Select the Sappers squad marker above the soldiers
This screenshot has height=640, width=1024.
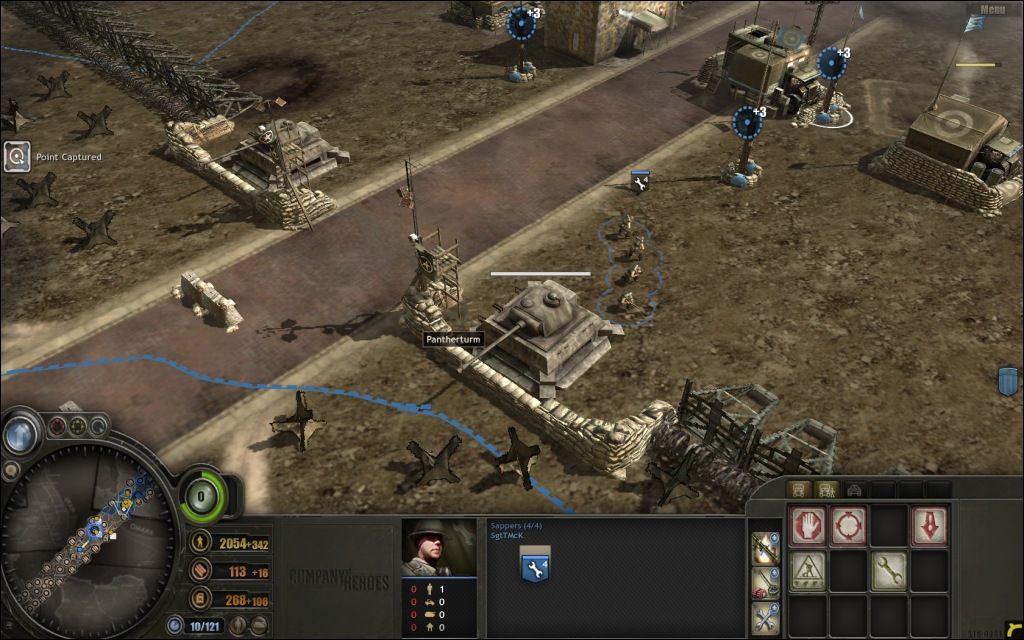click(640, 181)
